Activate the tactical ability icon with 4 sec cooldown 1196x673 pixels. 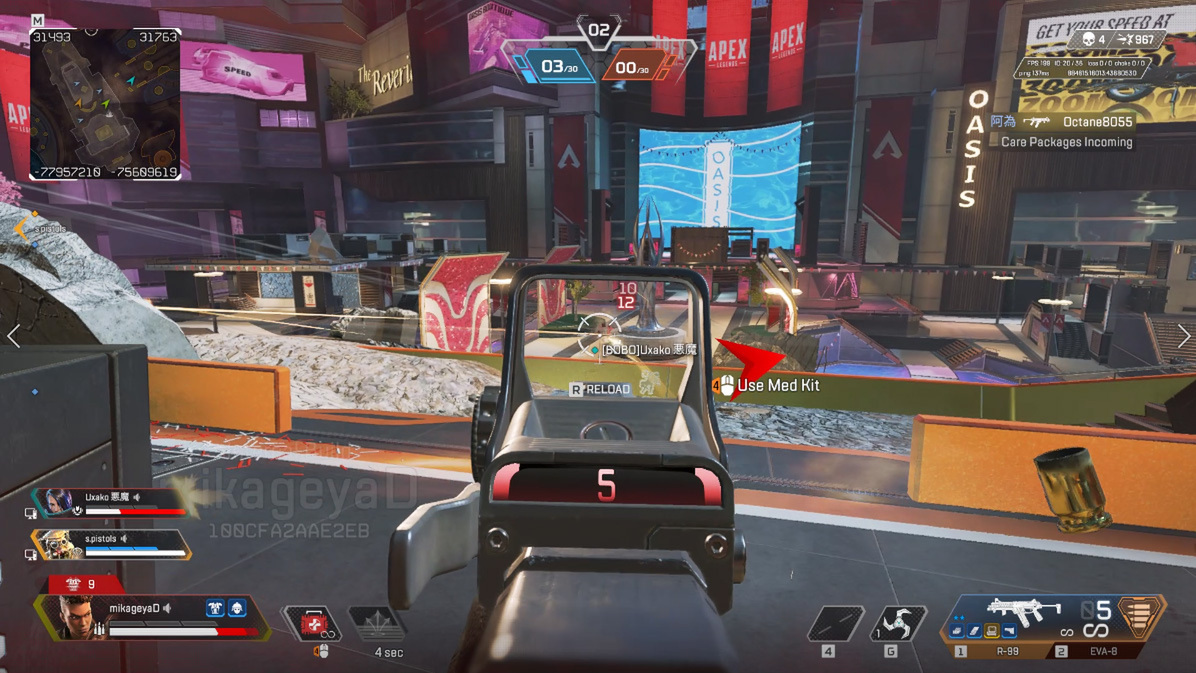(377, 625)
